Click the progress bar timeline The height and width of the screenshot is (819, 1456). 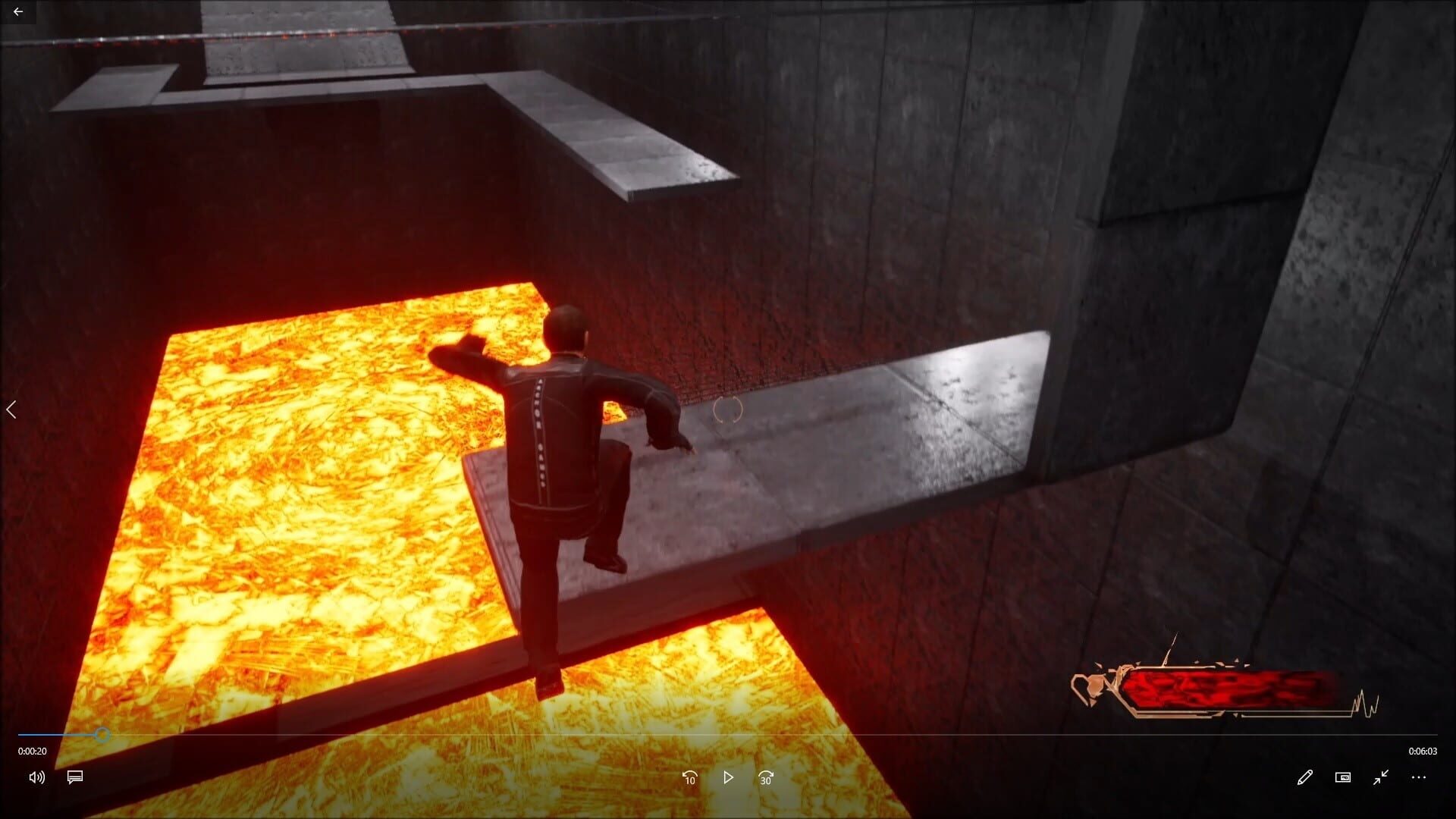pos(728,735)
